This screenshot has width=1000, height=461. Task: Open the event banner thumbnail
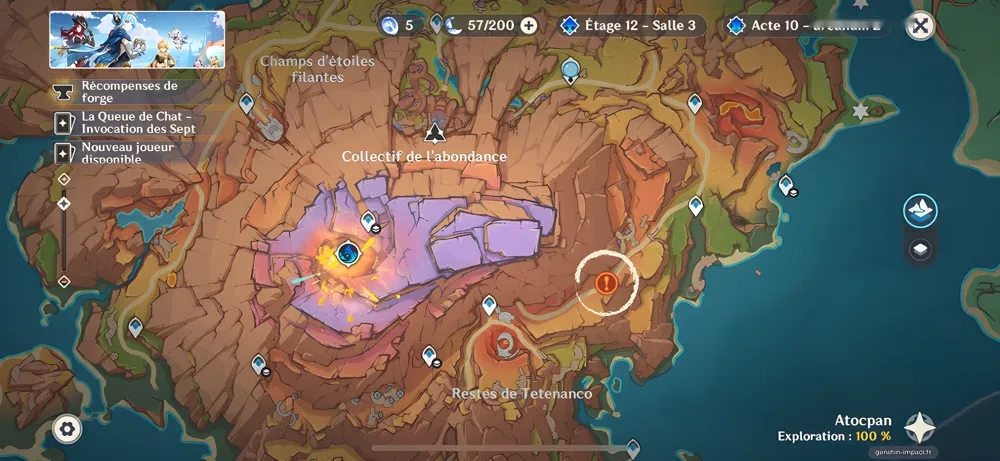pos(137,40)
